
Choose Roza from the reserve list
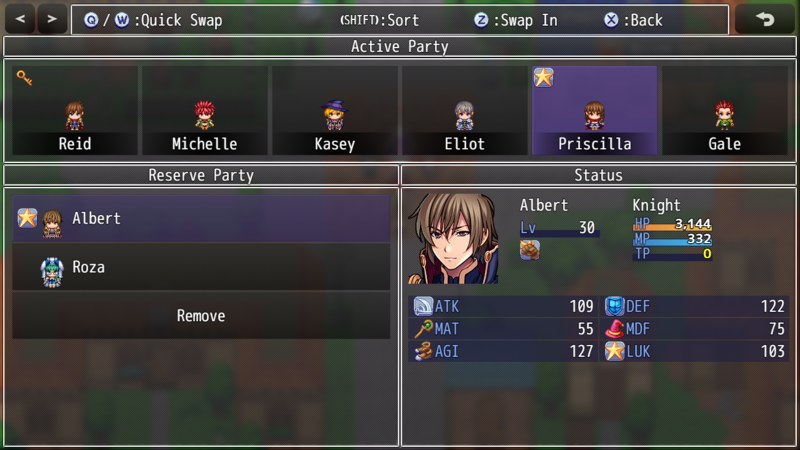point(201,267)
